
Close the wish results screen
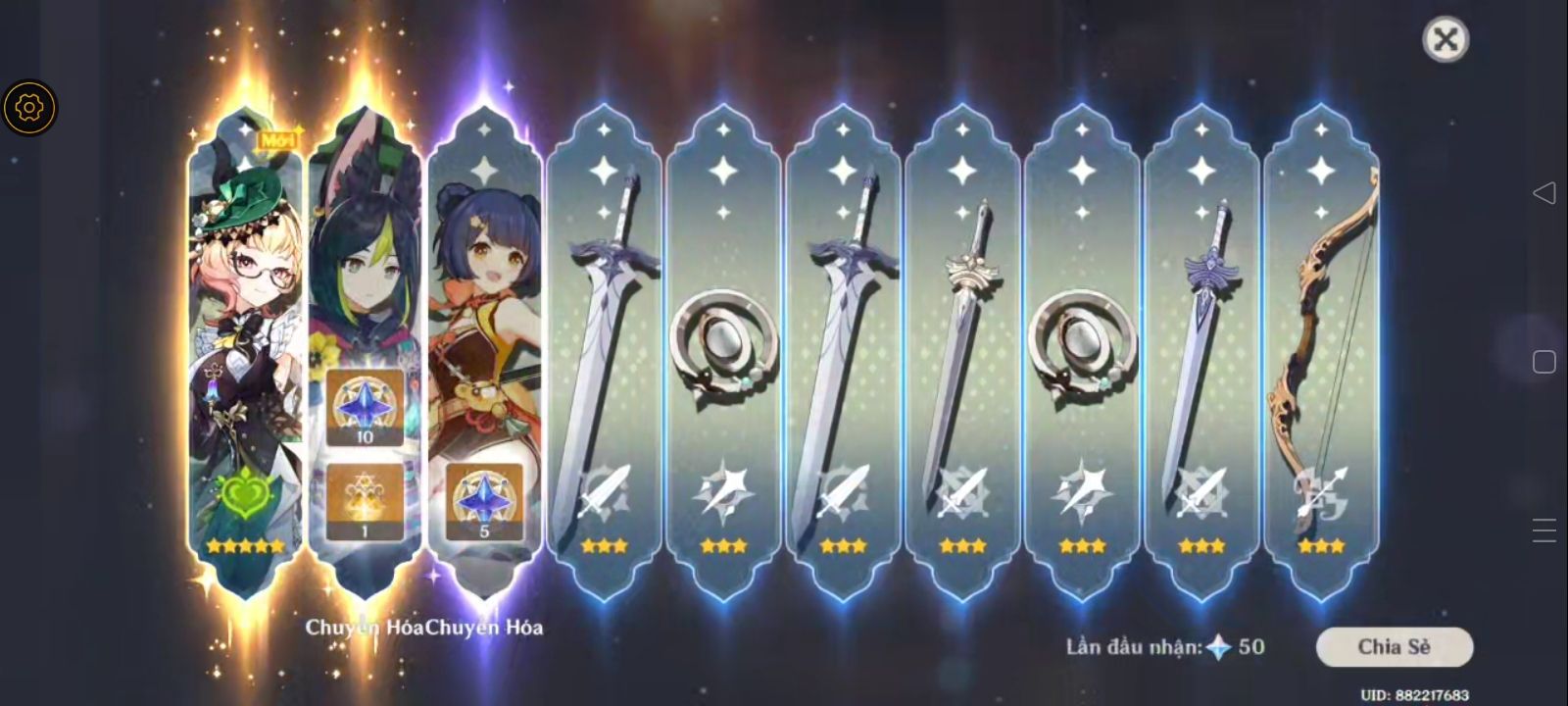pos(1445,40)
